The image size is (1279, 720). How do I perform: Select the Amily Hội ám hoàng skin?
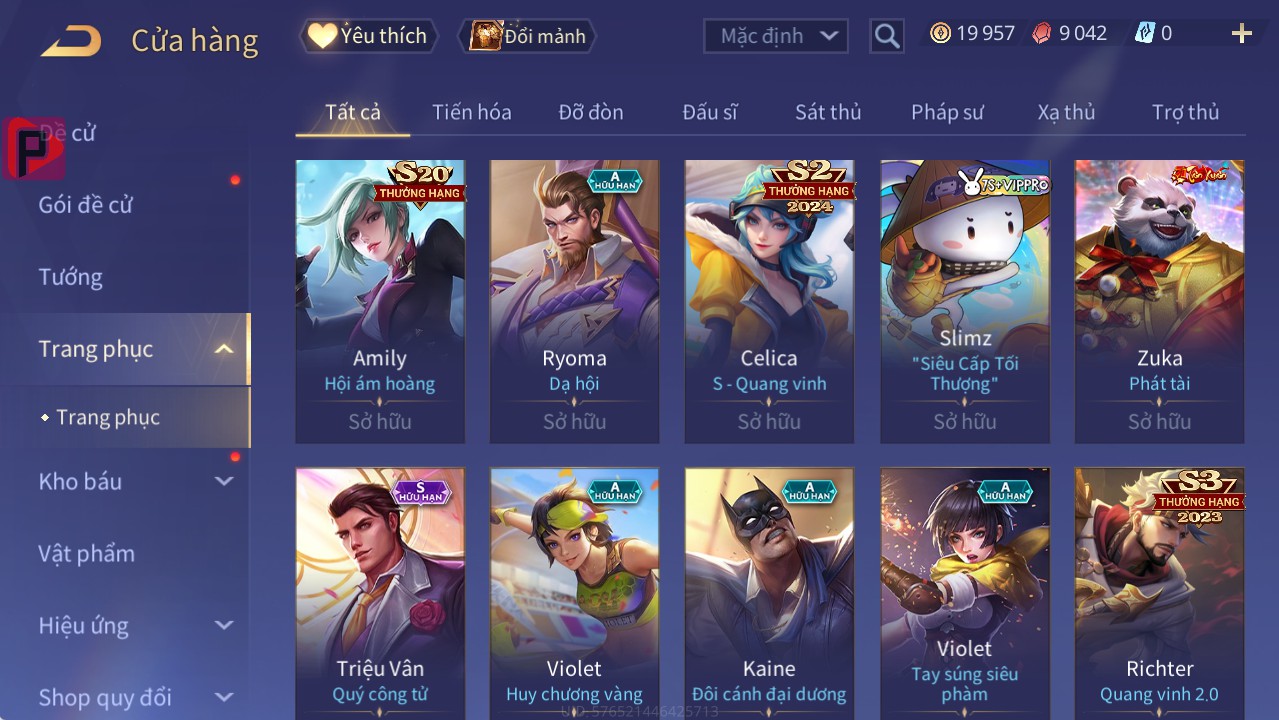tap(380, 300)
